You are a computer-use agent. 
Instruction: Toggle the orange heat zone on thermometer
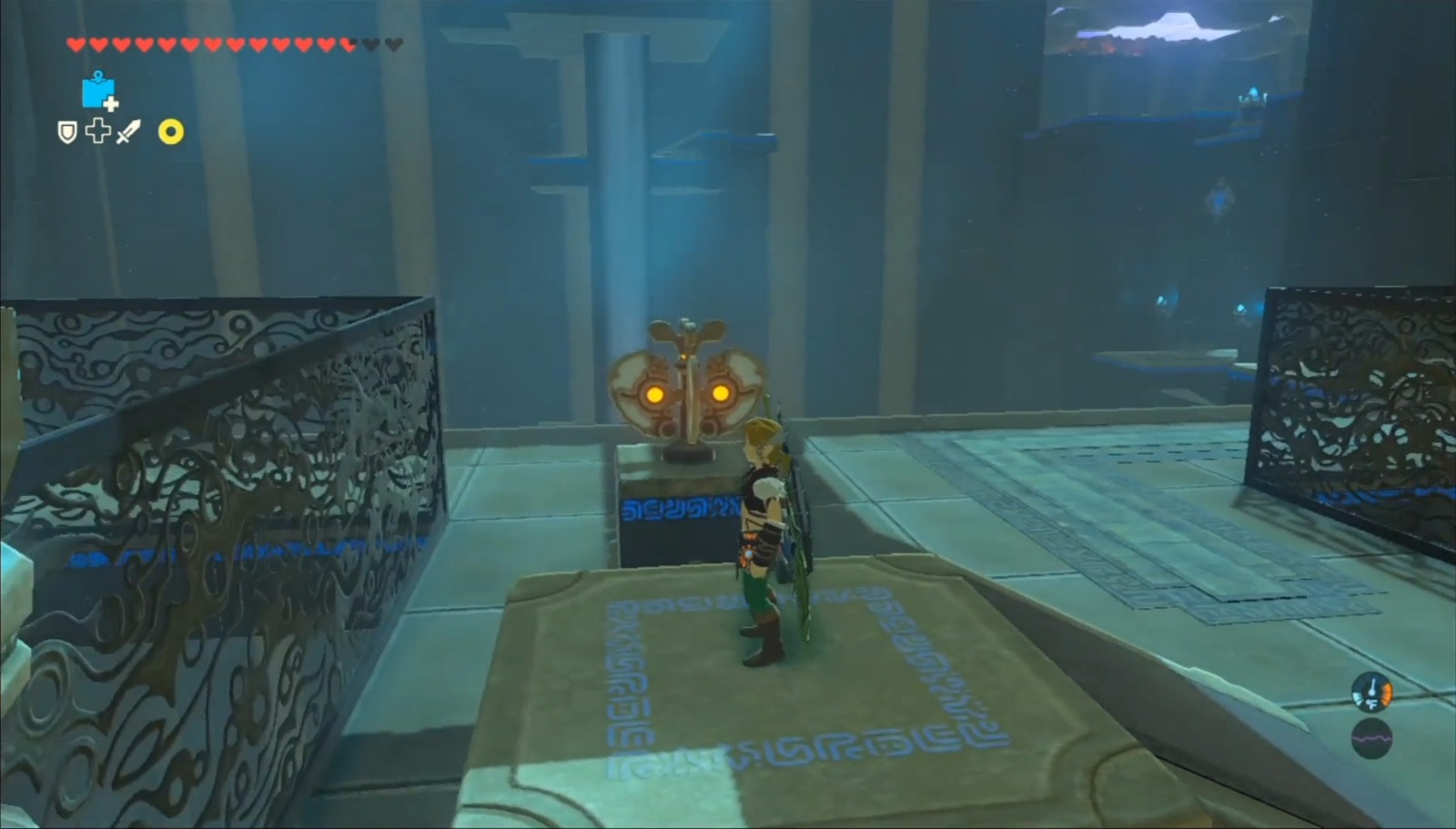1388,693
